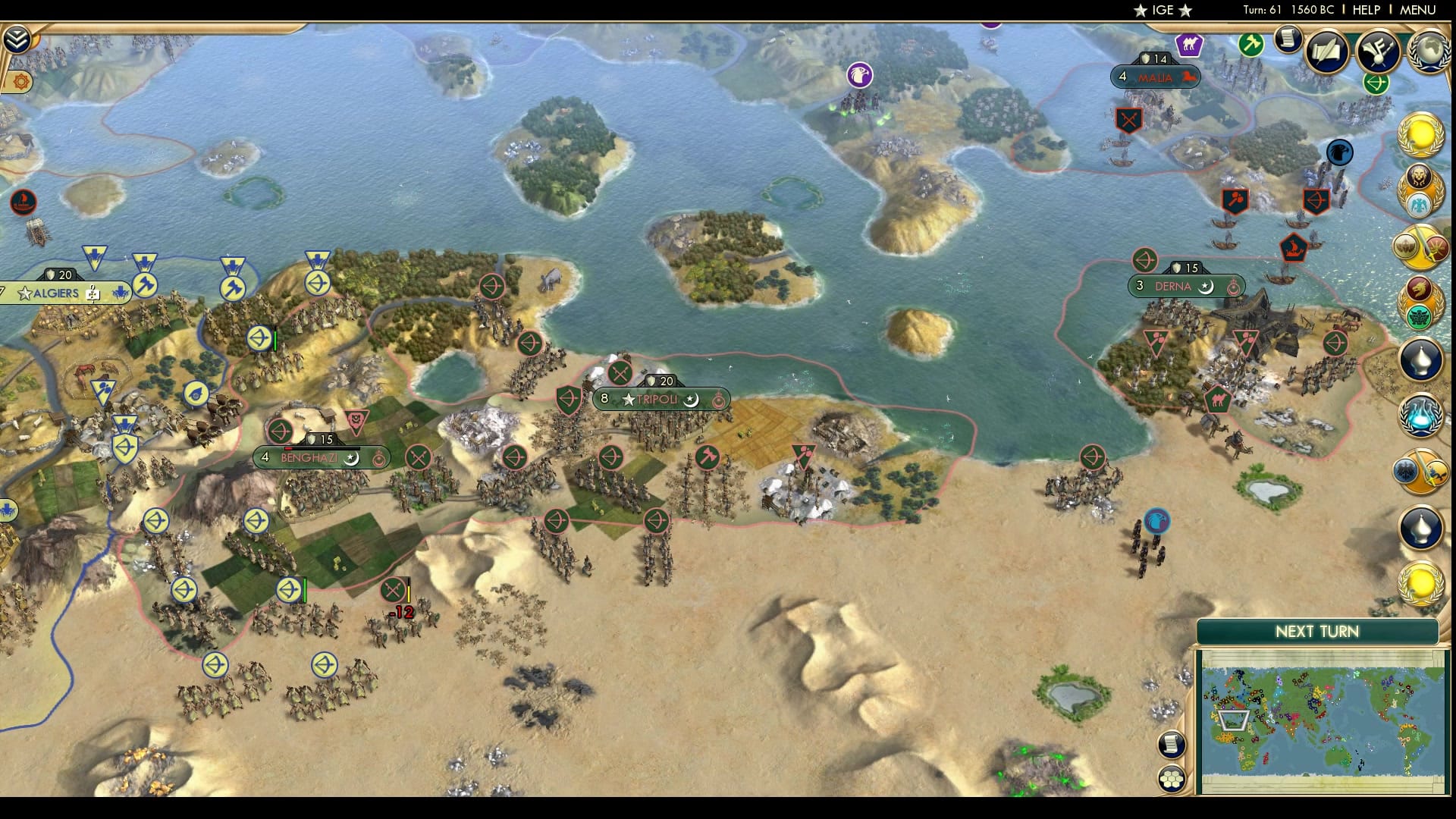Select the idle archer notification (green bow icon)
This screenshot has width=1456, height=819.
tap(1376, 86)
